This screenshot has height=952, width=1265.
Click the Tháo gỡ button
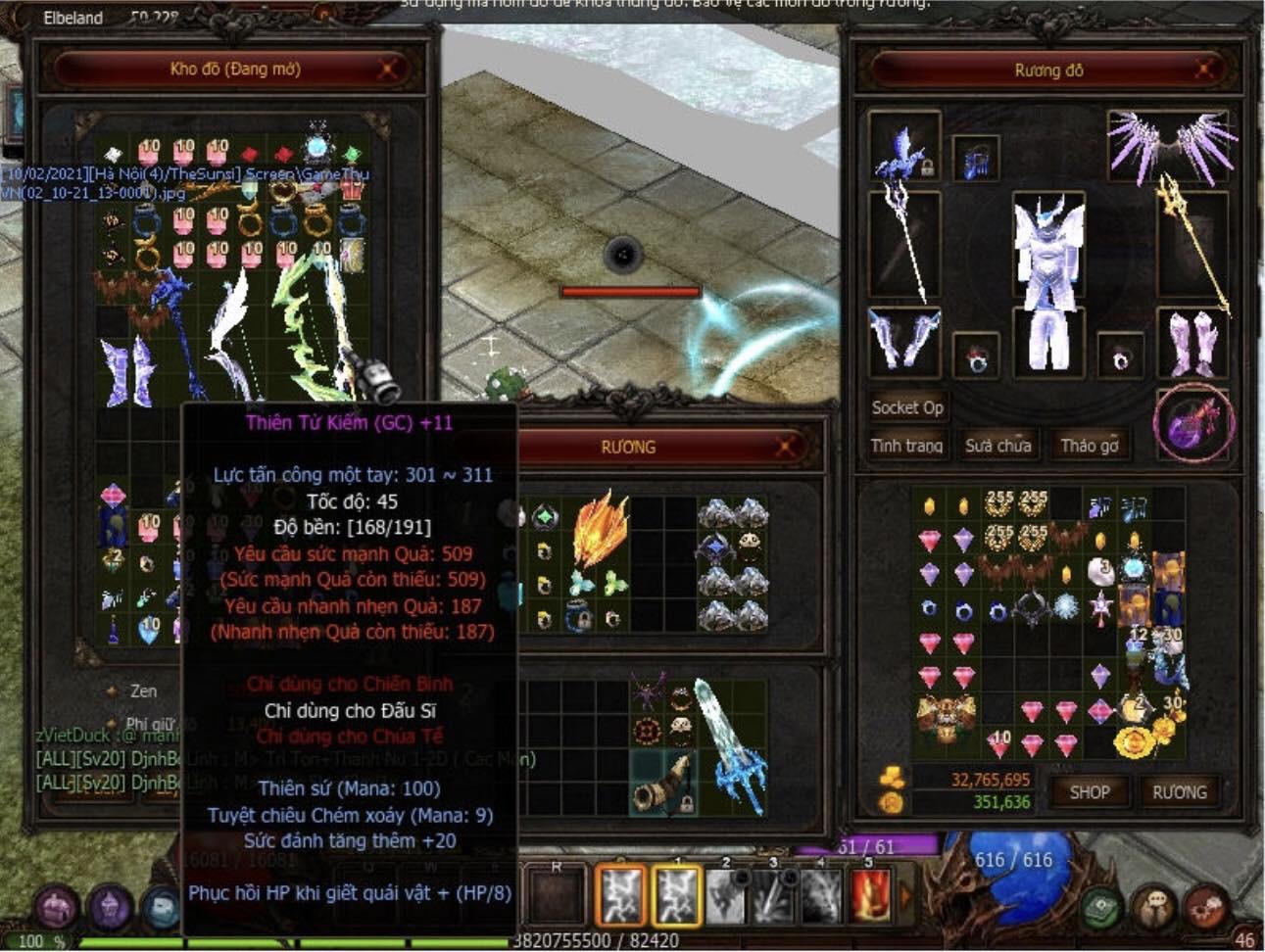click(x=1089, y=446)
